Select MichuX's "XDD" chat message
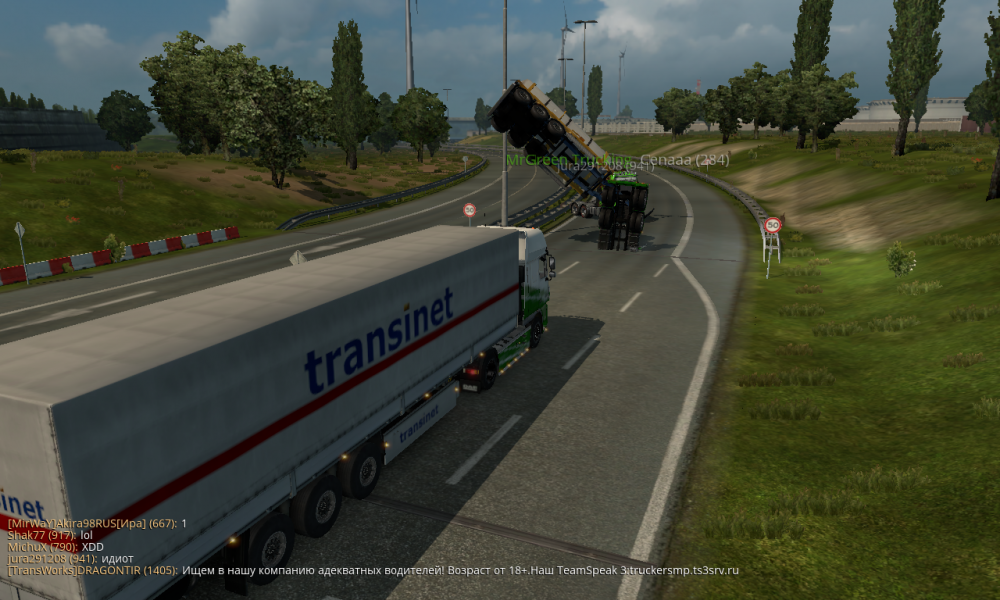This screenshot has height=600, width=1000. click(55, 547)
